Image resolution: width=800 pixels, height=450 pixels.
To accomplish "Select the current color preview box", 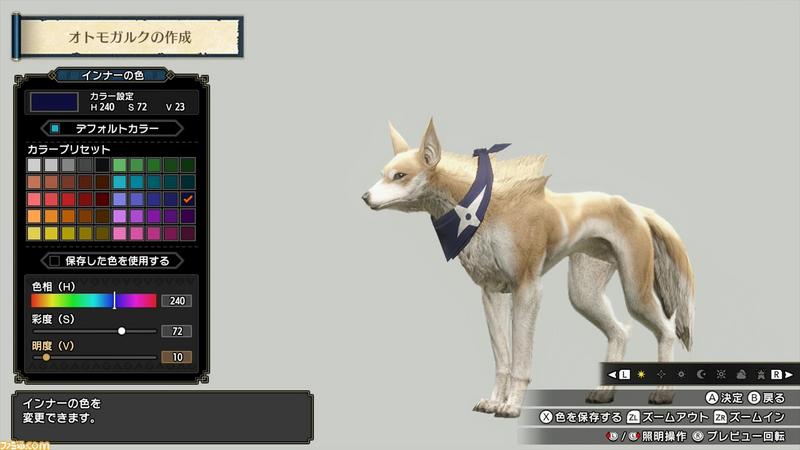I will (53, 101).
